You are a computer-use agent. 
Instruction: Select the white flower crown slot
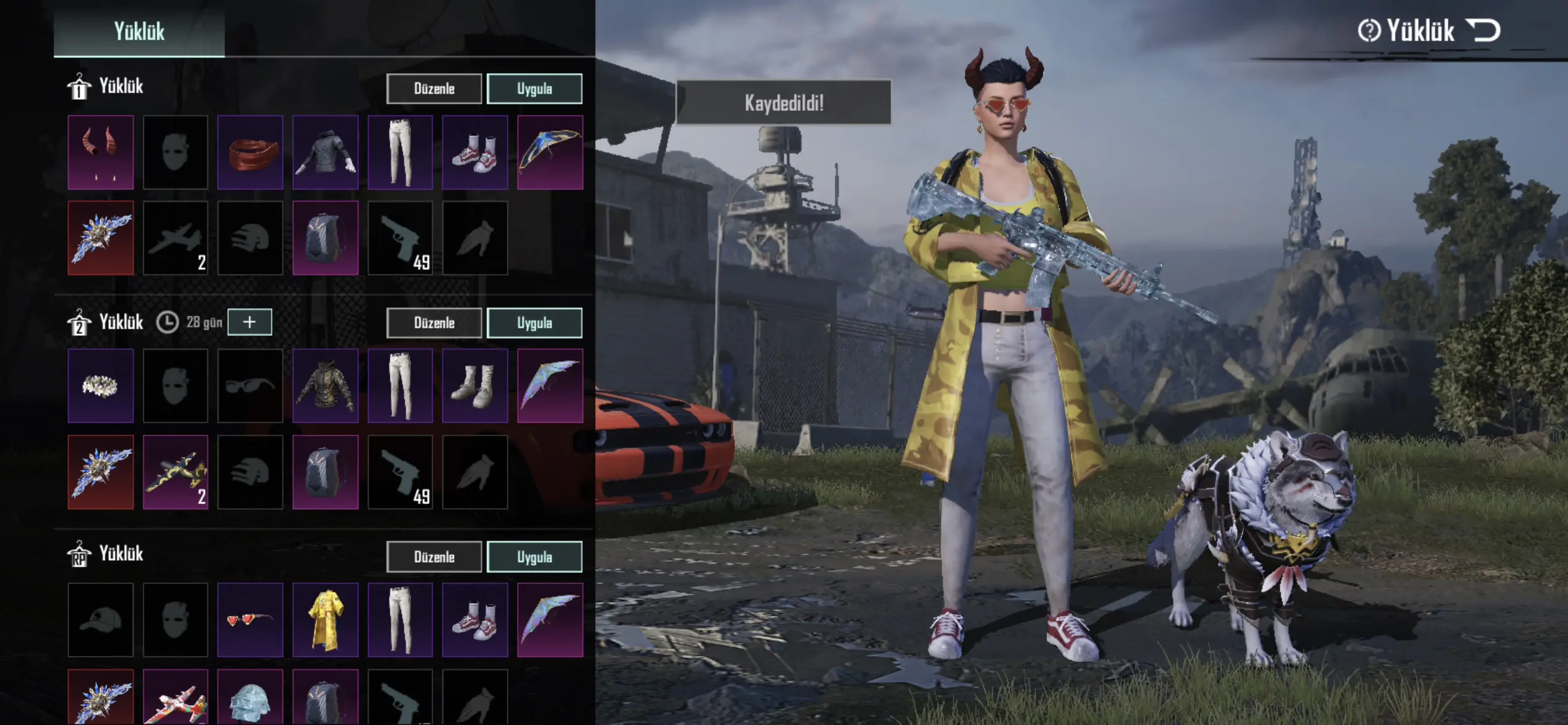[101, 386]
